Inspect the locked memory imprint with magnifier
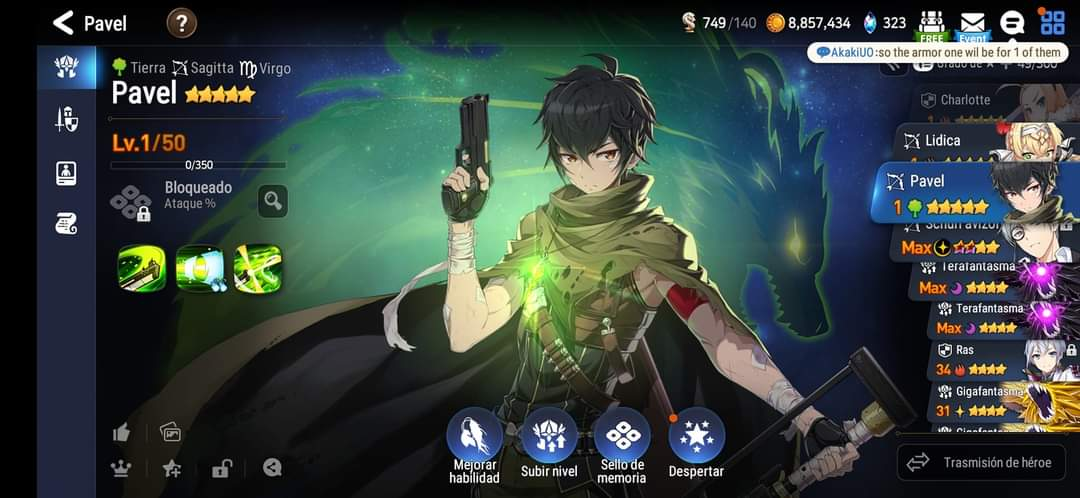The width and height of the screenshot is (1080, 498). click(272, 201)
